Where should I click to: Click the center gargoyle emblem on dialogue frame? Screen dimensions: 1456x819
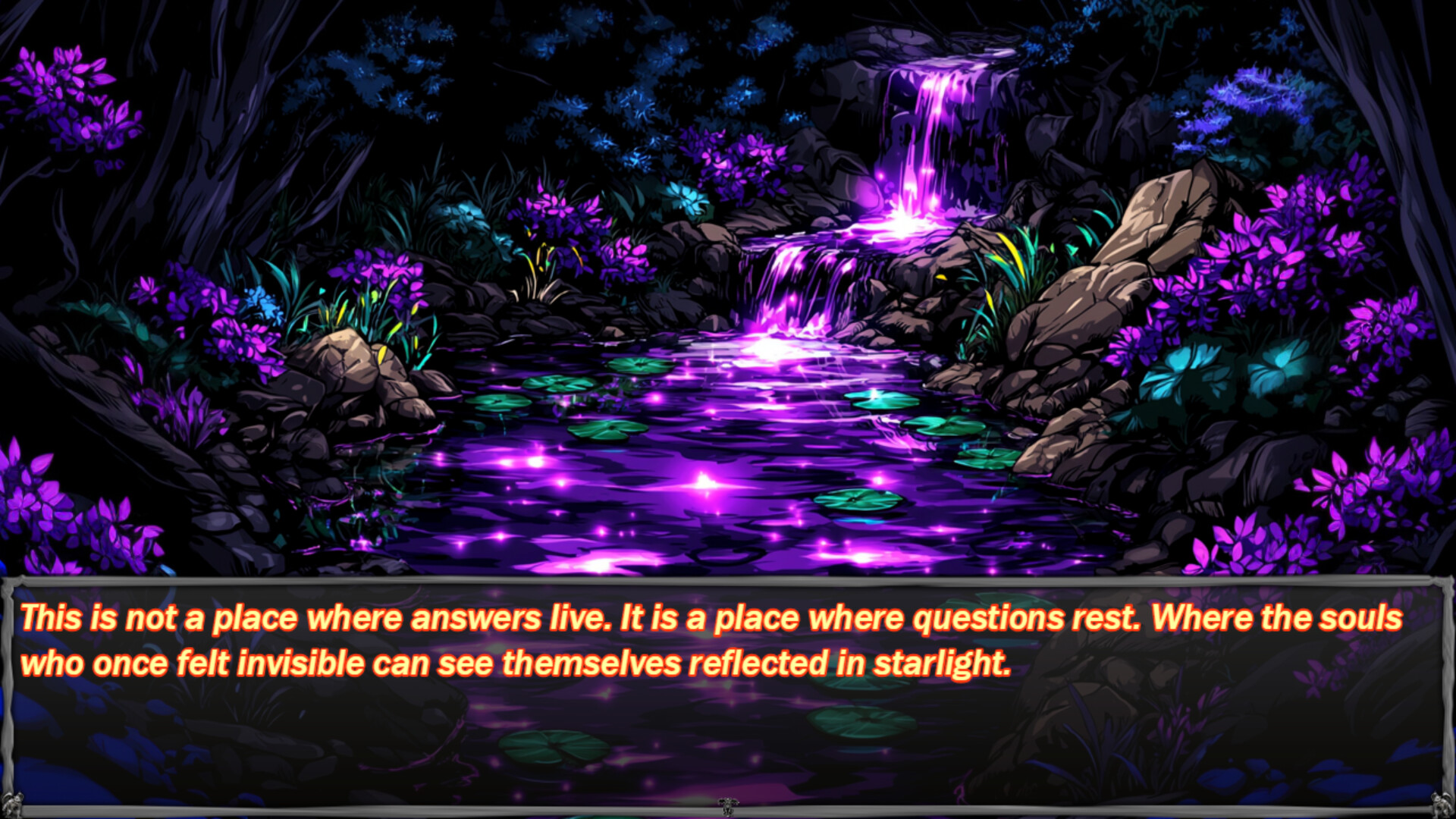728,808
